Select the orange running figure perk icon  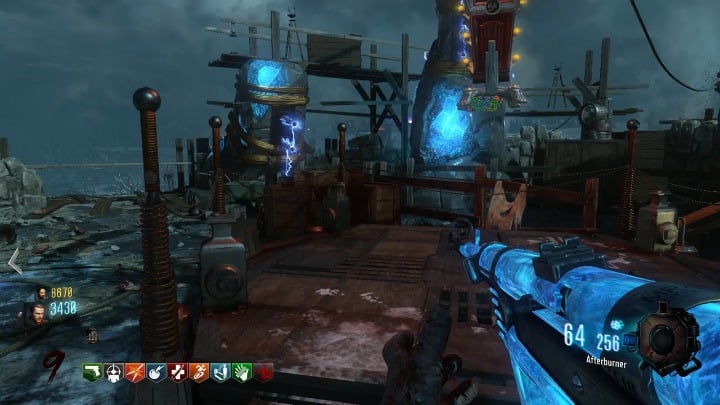pos(198,372)
